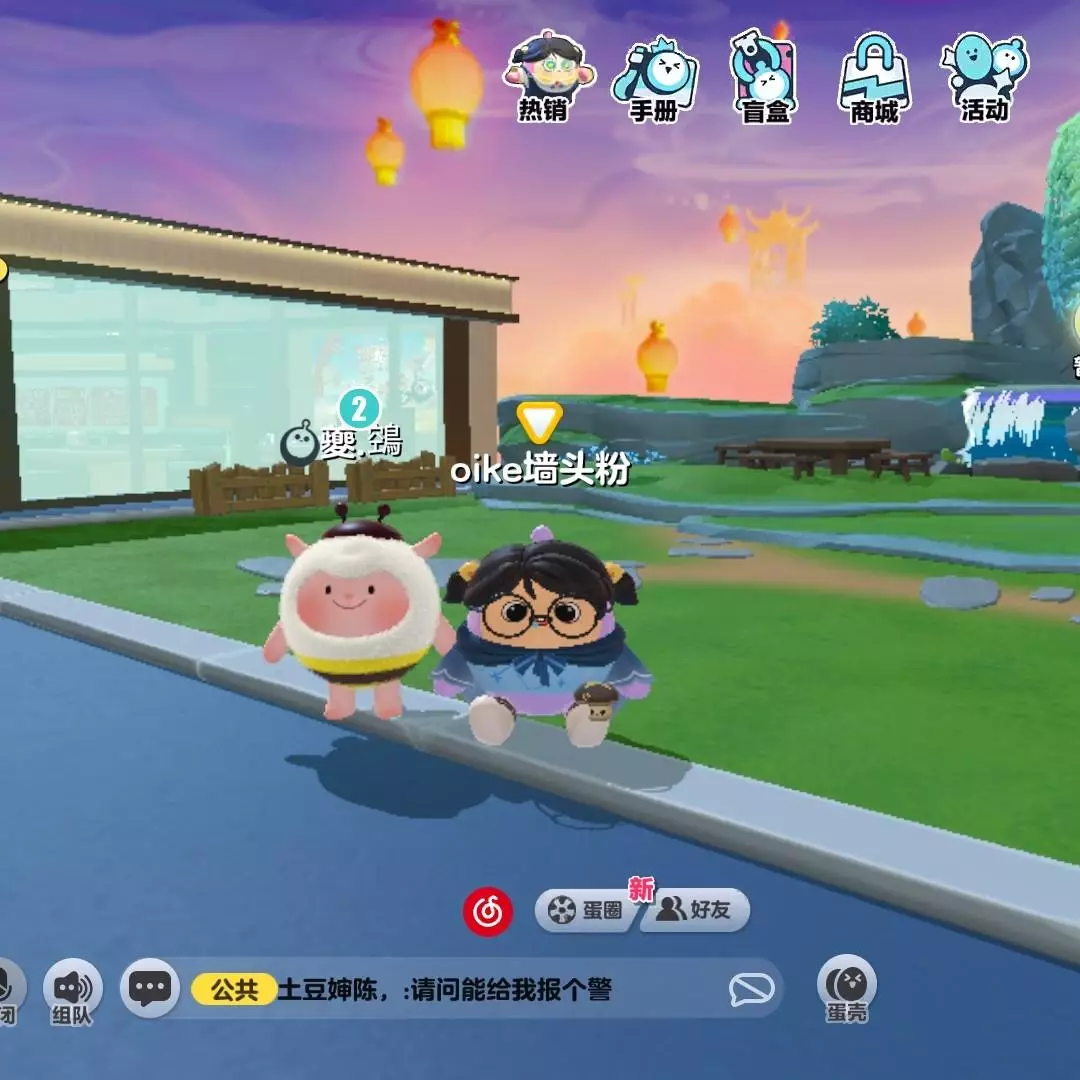Open the 活动 events menu
The height and width of the screenshot is (1080, 1080).
click(x=985, y=76)
